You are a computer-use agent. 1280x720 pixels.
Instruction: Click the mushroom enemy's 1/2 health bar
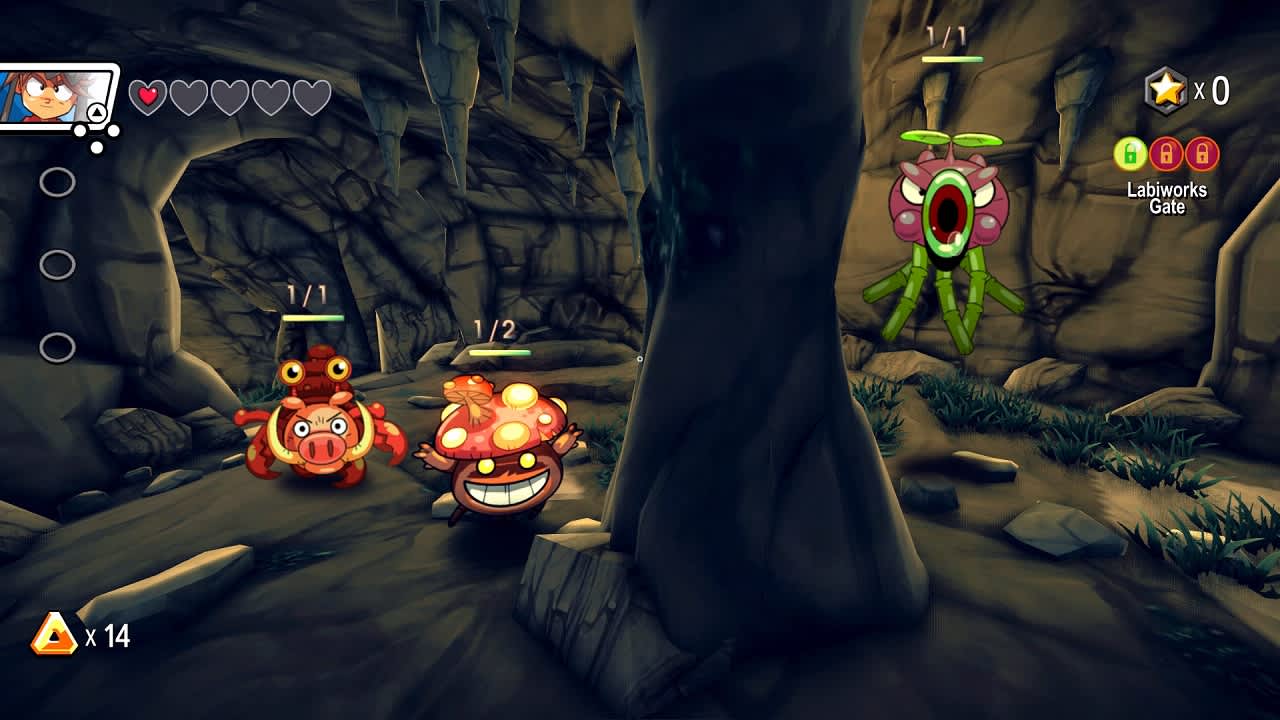click(x=498, y=352)
